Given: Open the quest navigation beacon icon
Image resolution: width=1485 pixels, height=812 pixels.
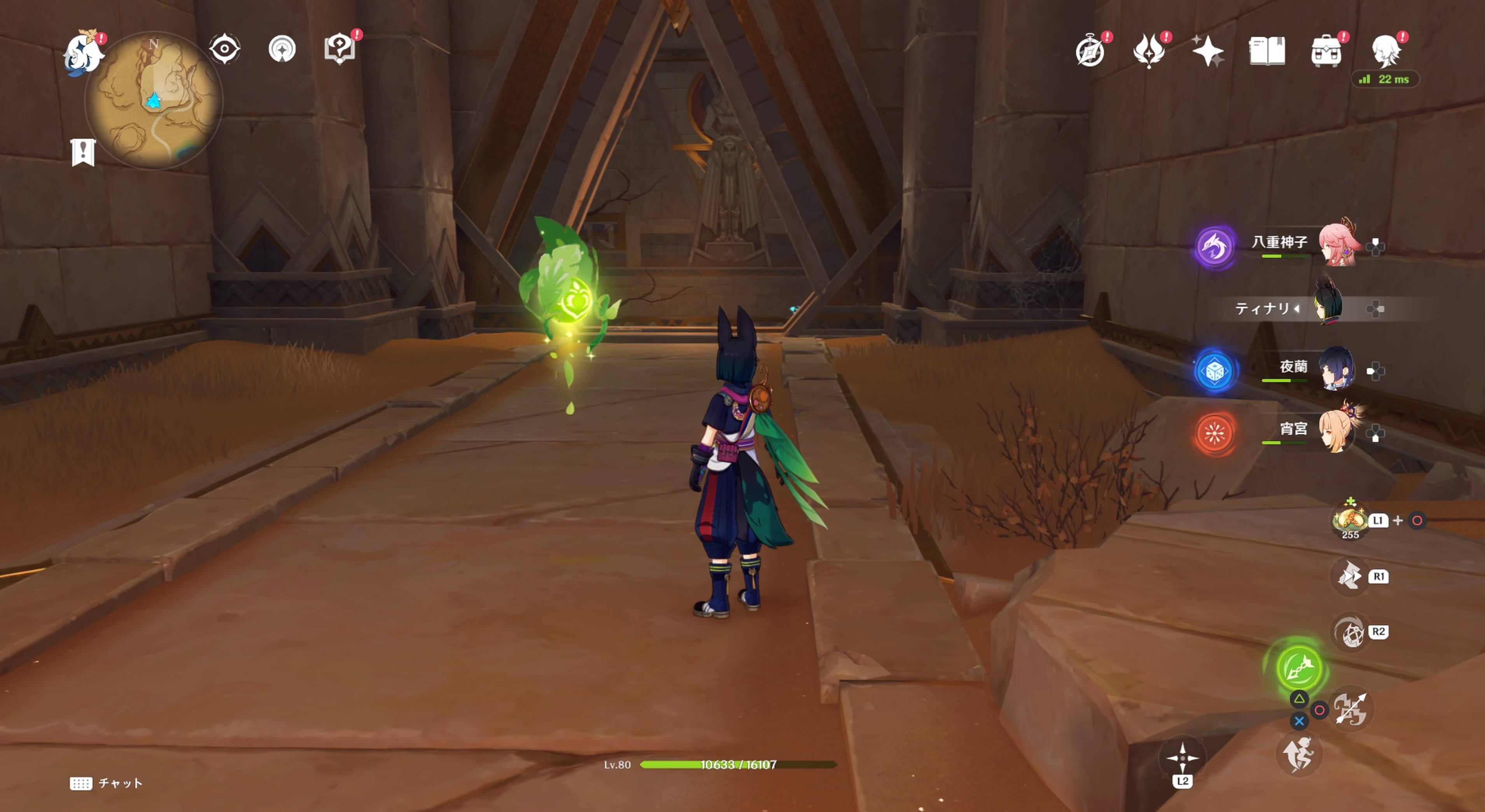Looking at the screenshot, I should pos(282,49).
